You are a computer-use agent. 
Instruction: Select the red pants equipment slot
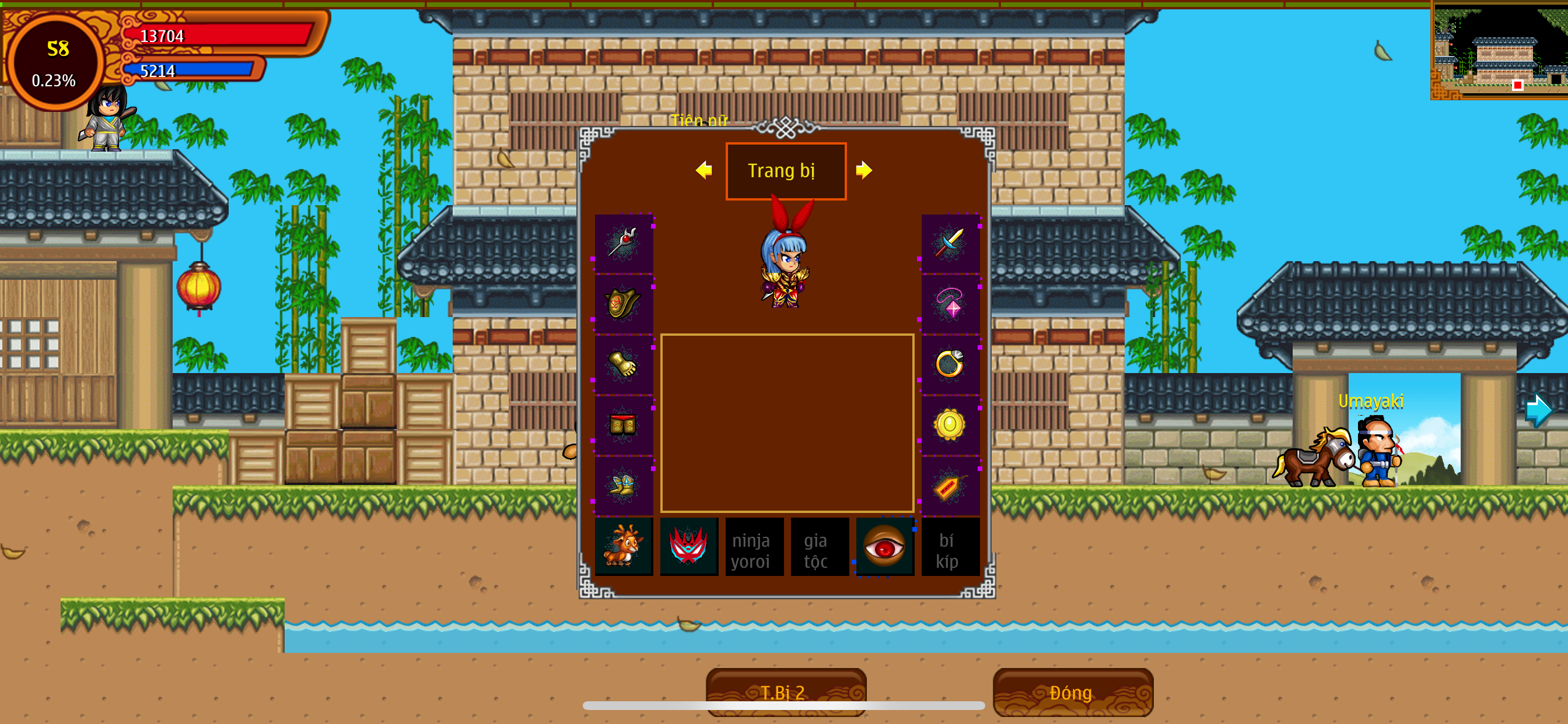tap(624, 425)
